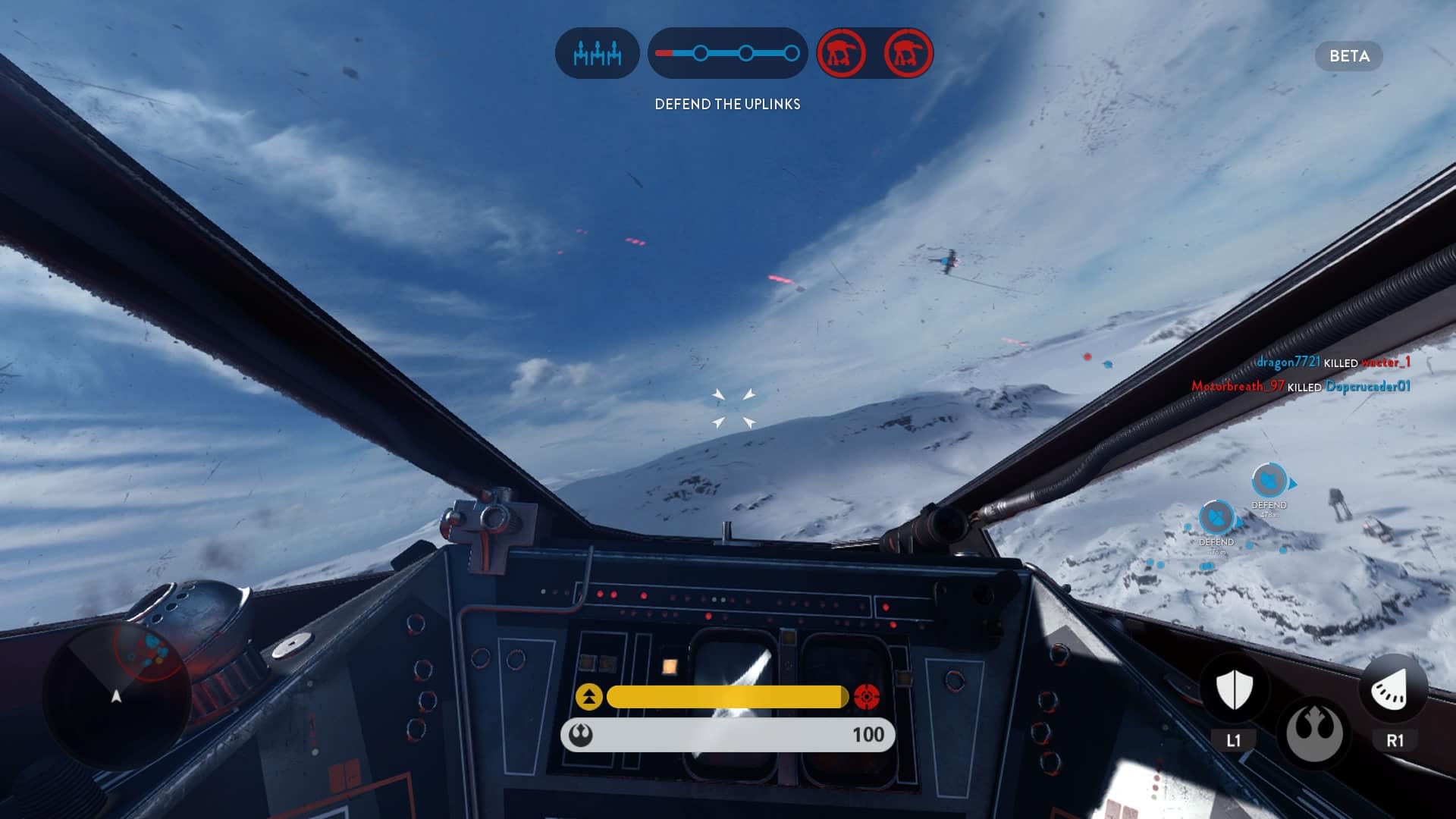
Task: Fire the missile ability icon
Action: 1394,689
